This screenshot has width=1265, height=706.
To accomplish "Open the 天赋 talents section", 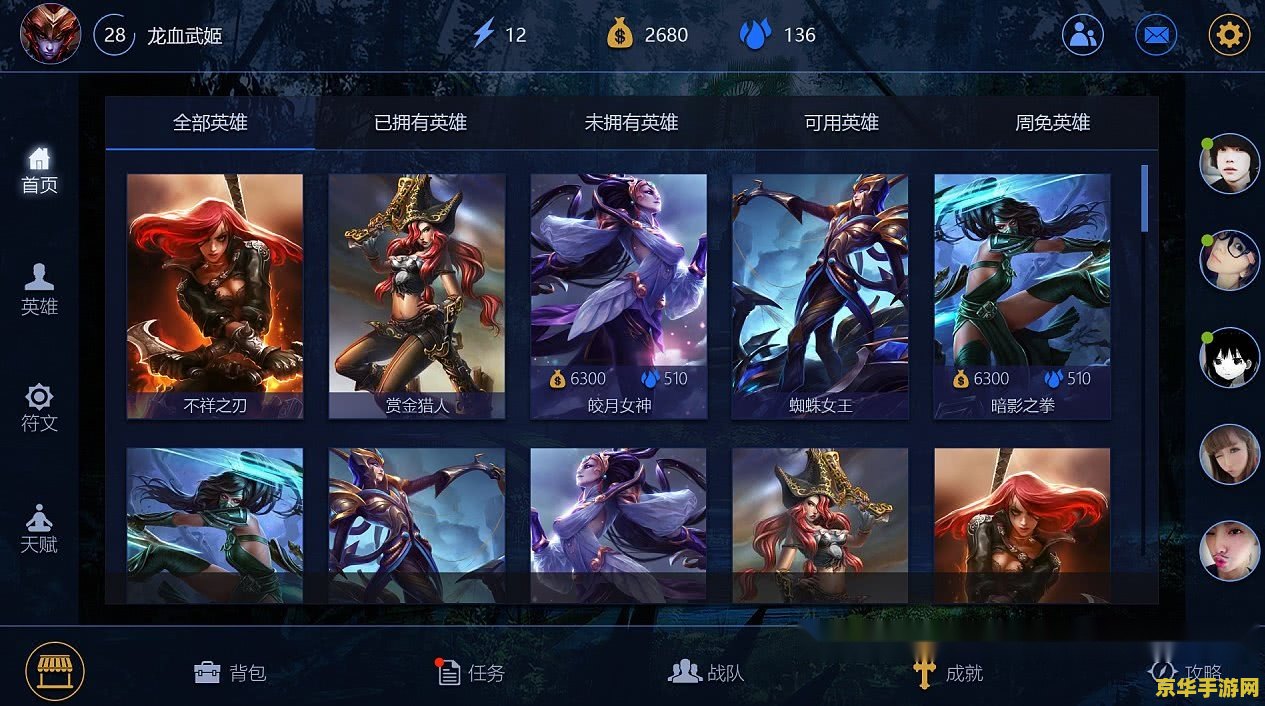I will pyautogui.click(x=39, y=530).
